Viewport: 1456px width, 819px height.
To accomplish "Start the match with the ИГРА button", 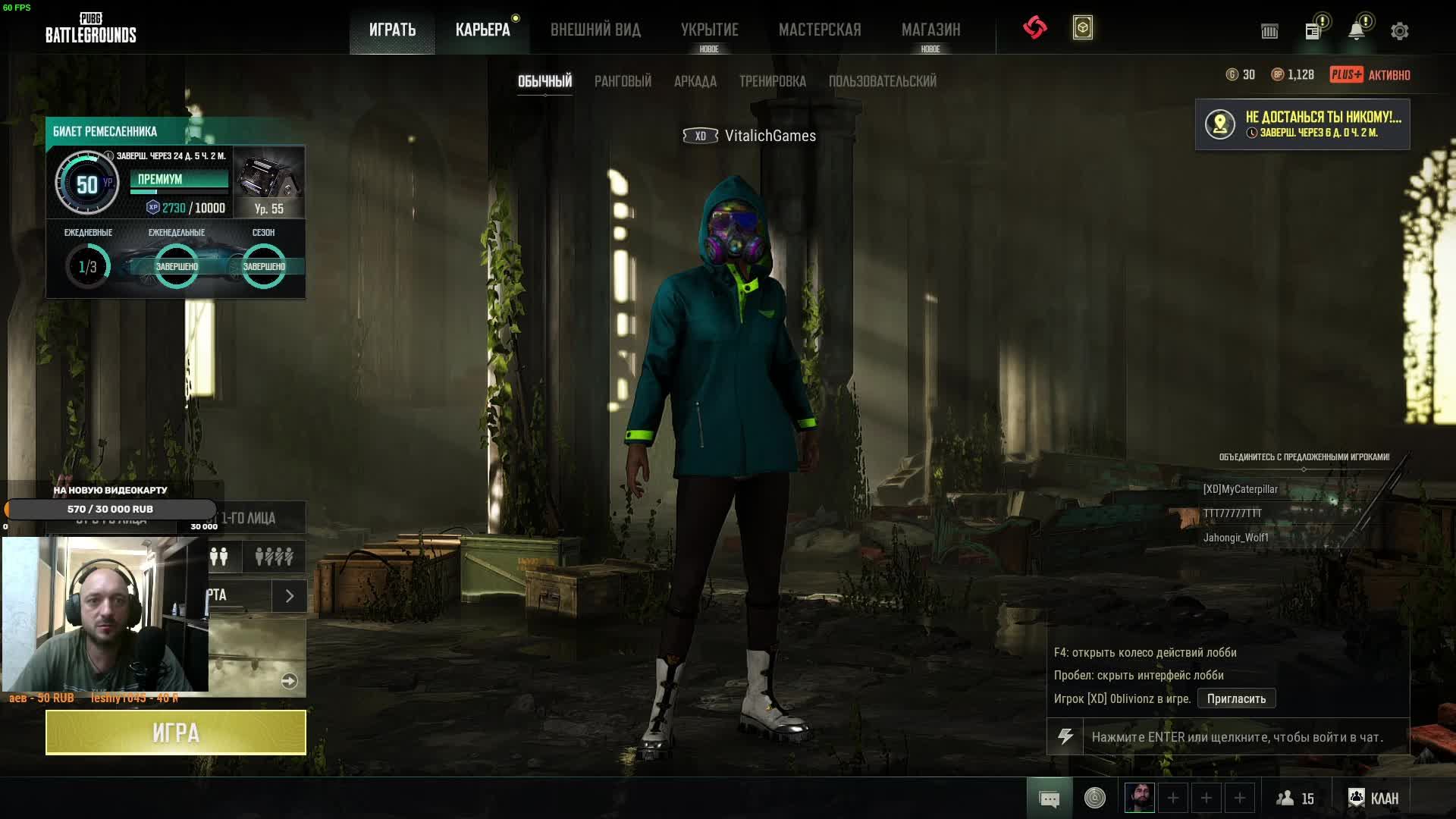I will pyautogui.click(x=176, y=733).
